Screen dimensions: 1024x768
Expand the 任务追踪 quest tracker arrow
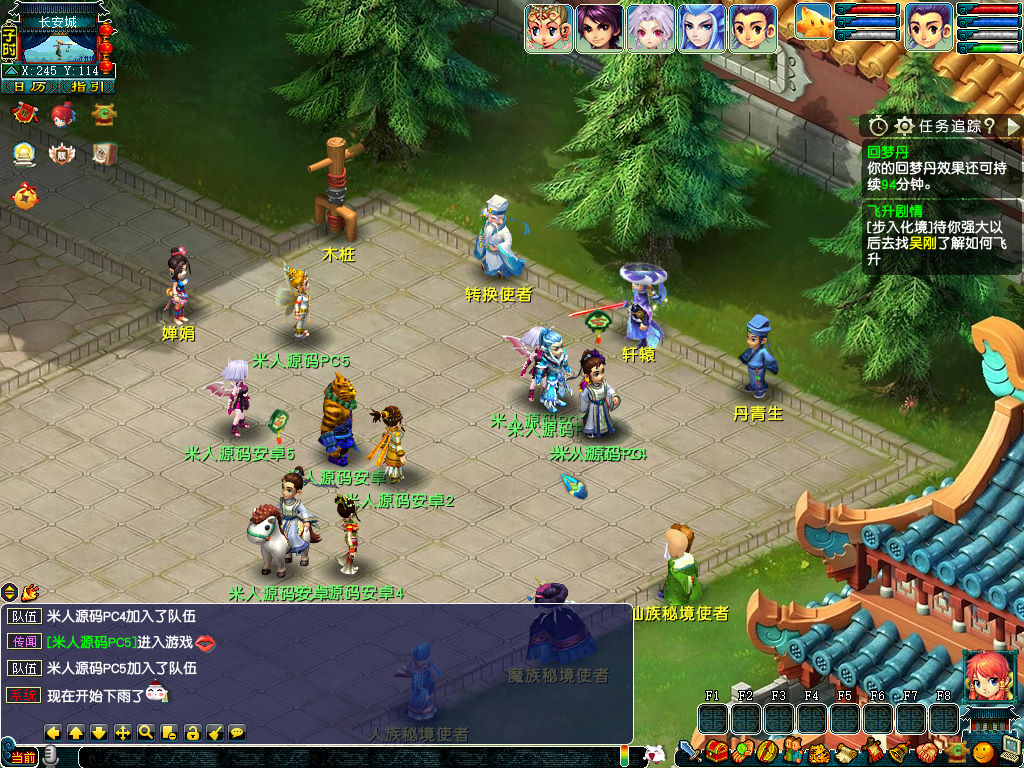click(1013, 126)
